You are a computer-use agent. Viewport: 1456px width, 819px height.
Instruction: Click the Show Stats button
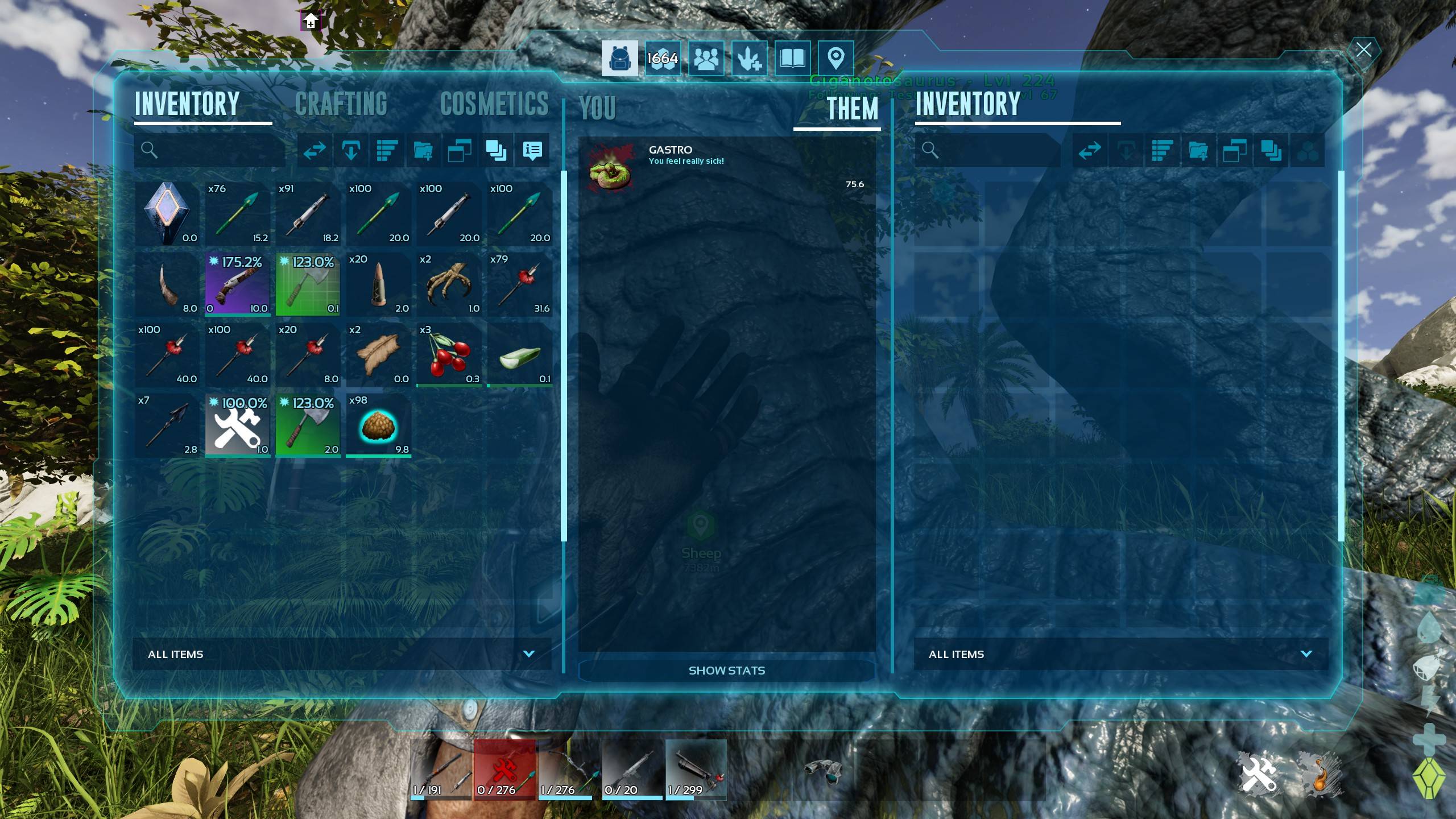726,671
